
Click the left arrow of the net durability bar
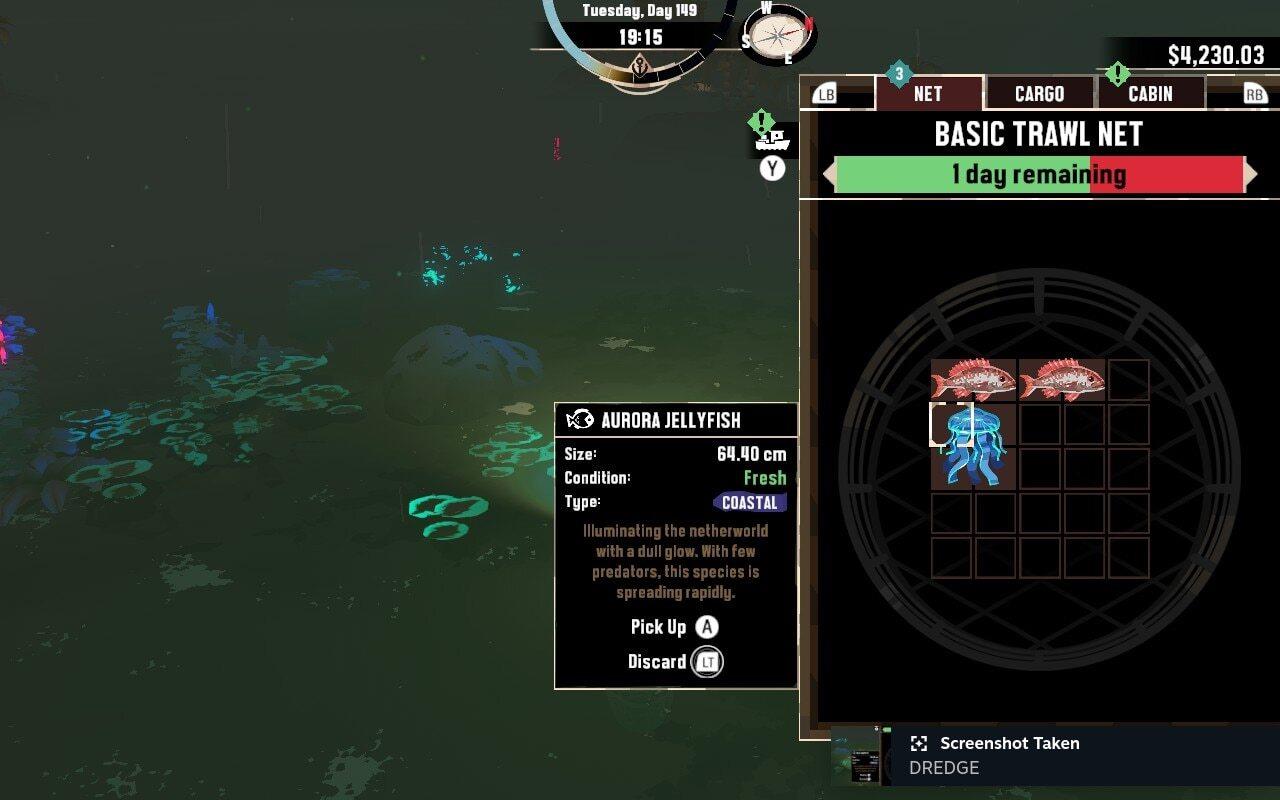coord(828,175)
